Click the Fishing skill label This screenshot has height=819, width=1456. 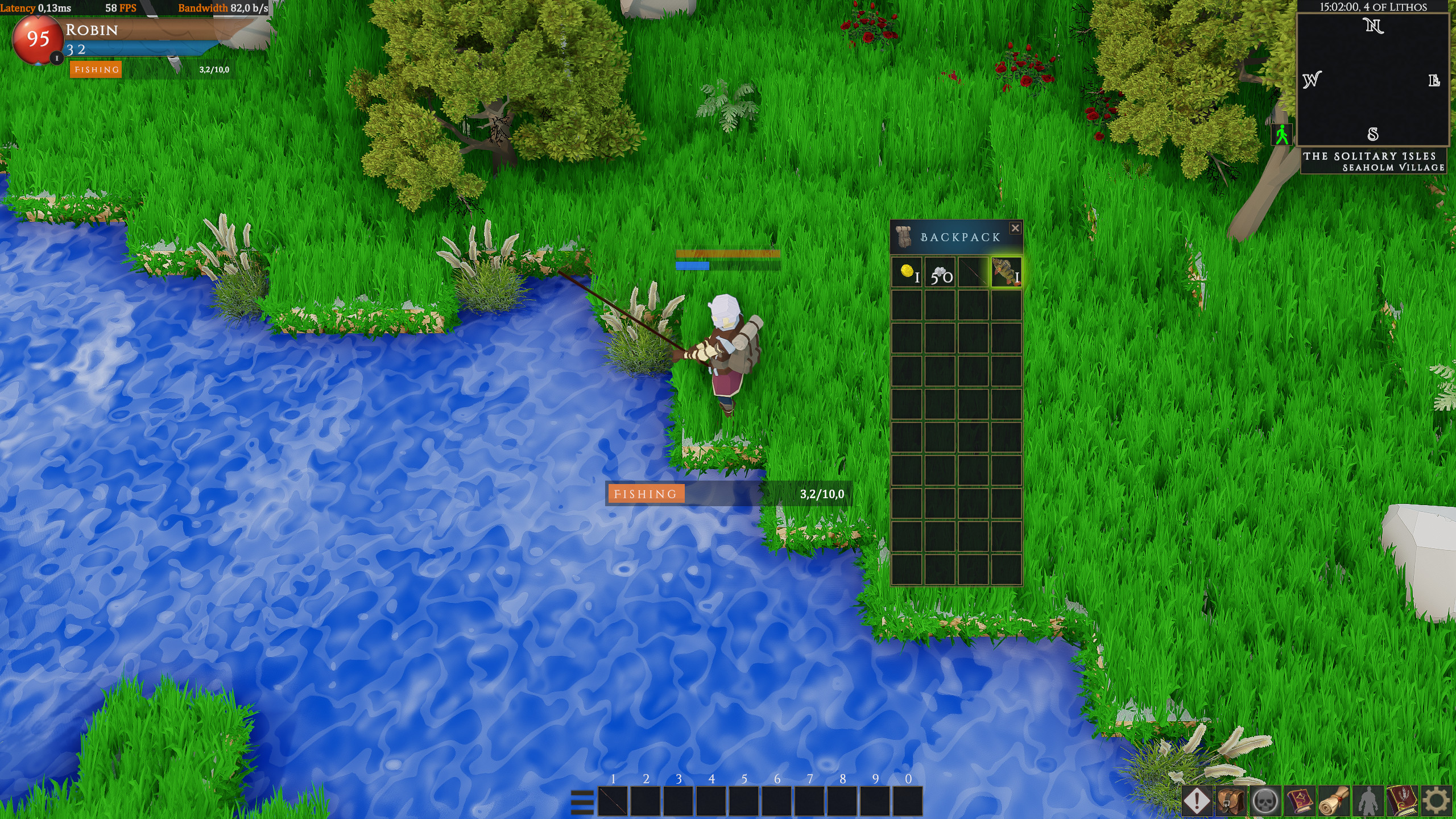[95, 69]
